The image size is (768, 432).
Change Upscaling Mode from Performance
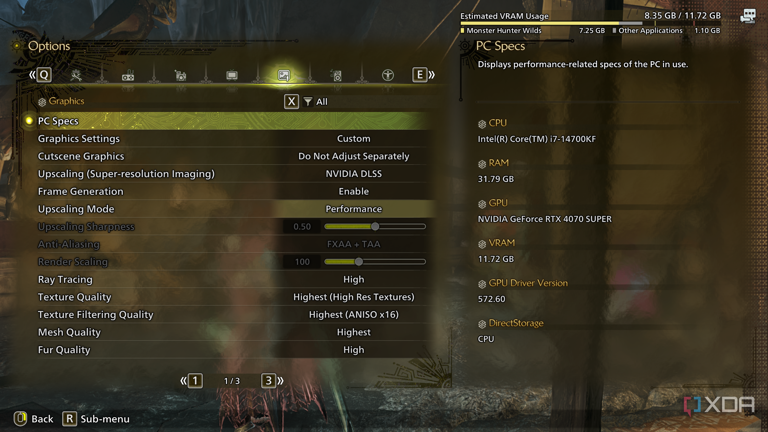[353, 209]
